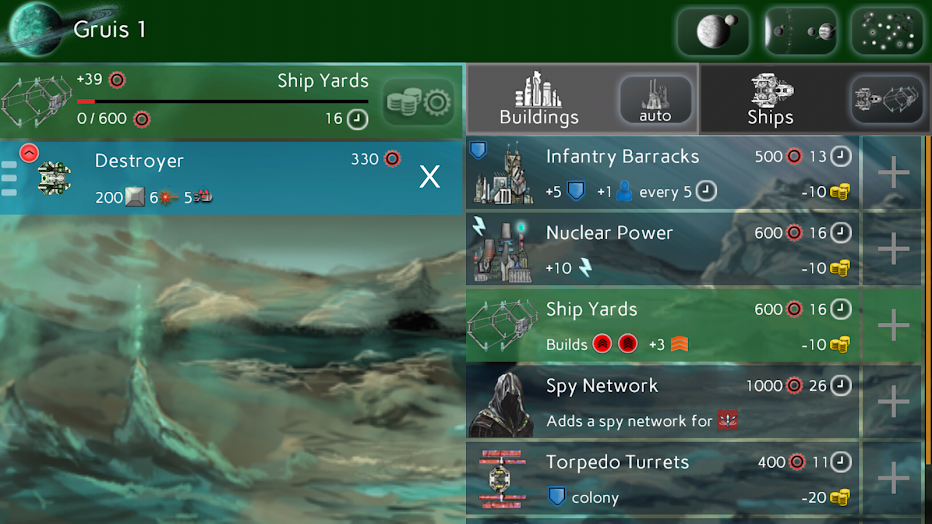
Task: Toggle the auto build button
Action: (655, 100)
